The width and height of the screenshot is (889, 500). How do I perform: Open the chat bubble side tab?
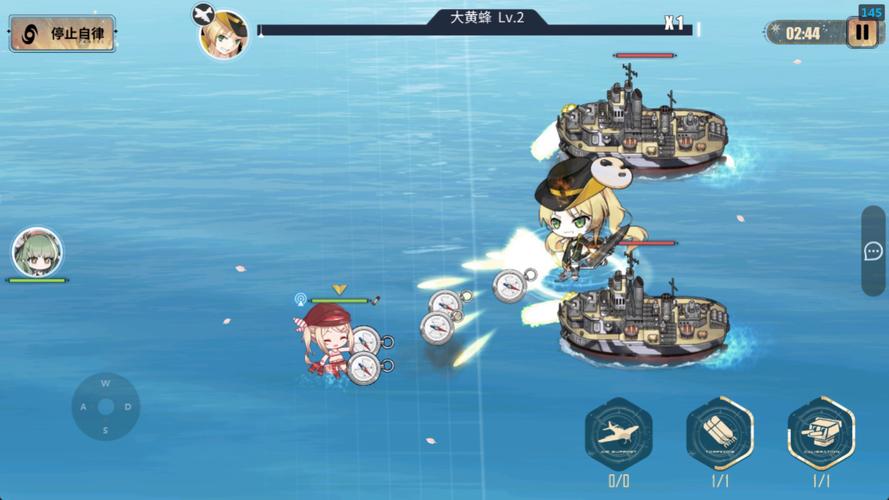coord(873,251)
